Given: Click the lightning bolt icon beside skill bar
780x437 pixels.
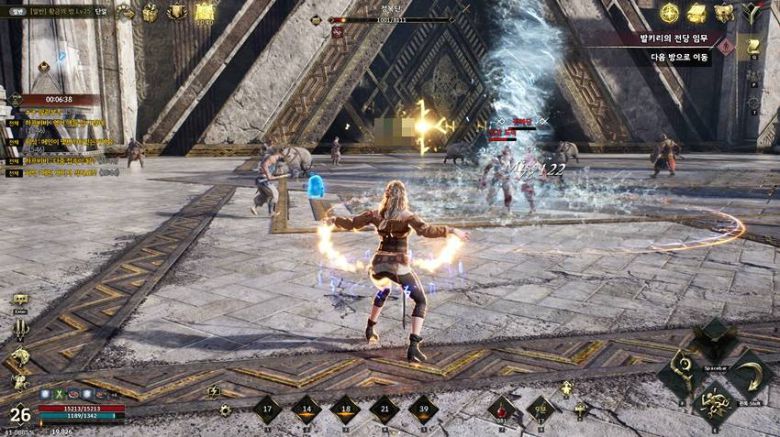Looking at the screenshot, I should click(x=212, y=392).
